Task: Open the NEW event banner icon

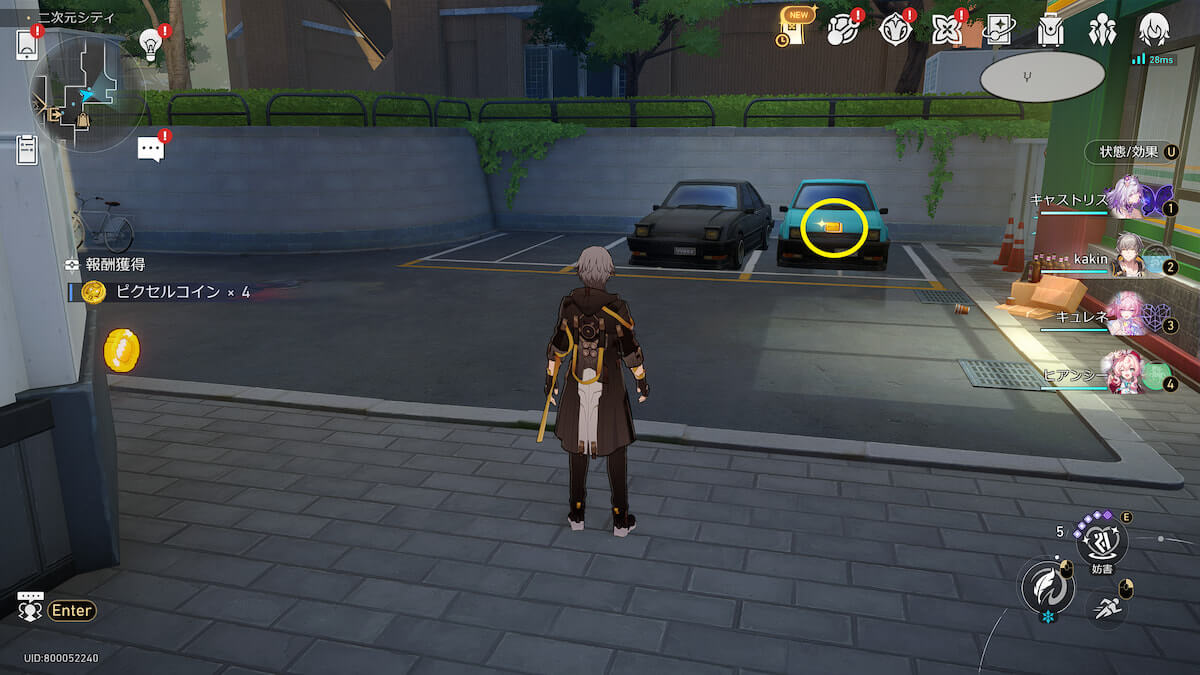Action: [x=793, y=29]
